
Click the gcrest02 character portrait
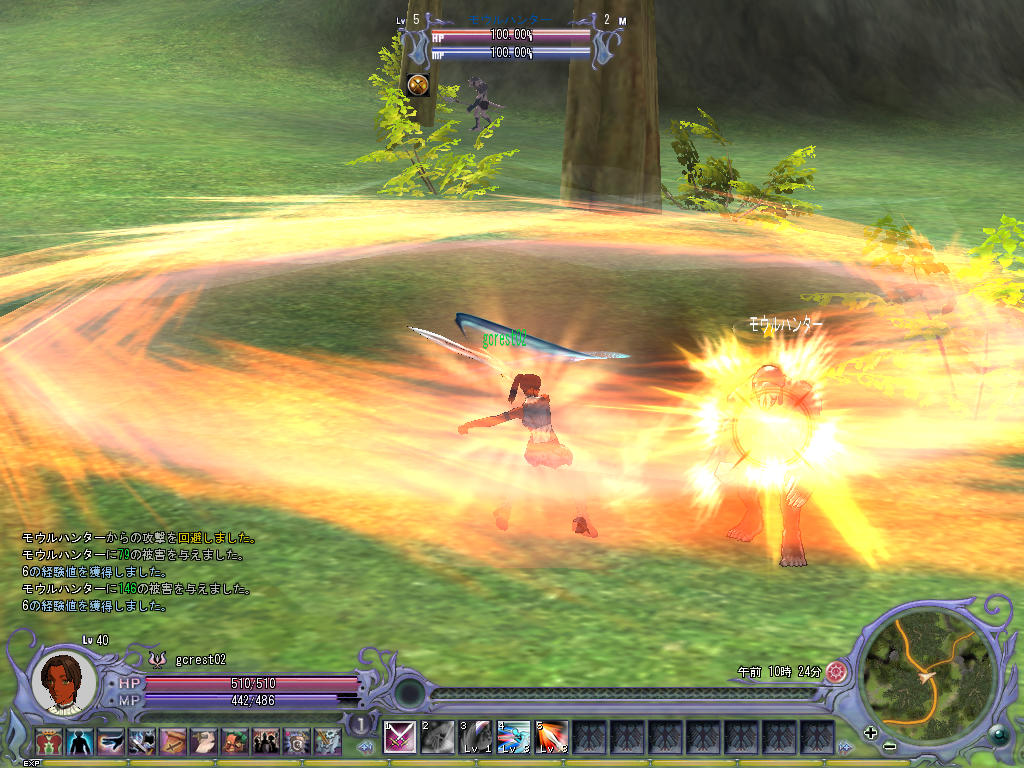coord(68,681)
